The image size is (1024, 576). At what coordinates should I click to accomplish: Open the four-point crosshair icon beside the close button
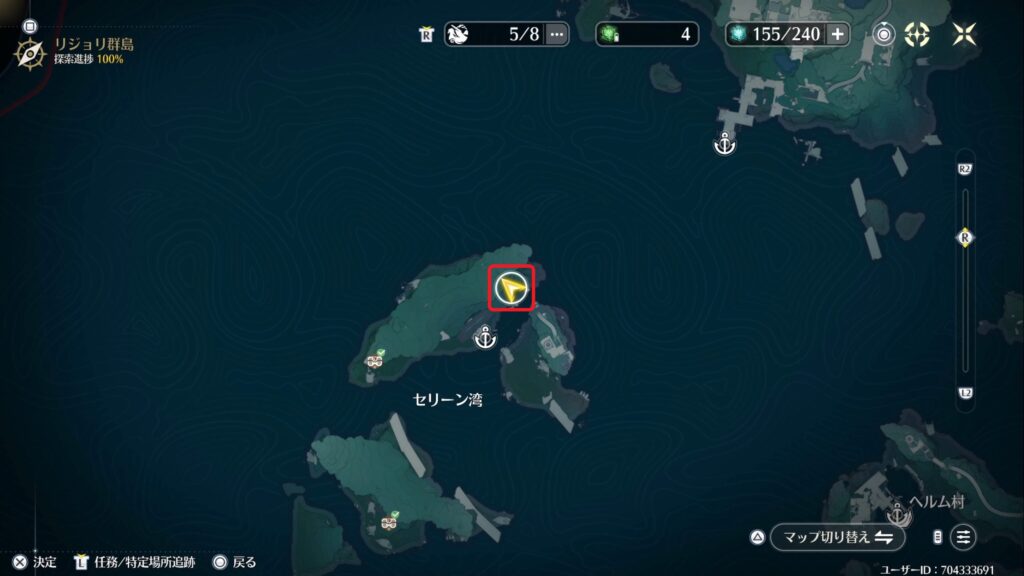(x=916, y=34)
